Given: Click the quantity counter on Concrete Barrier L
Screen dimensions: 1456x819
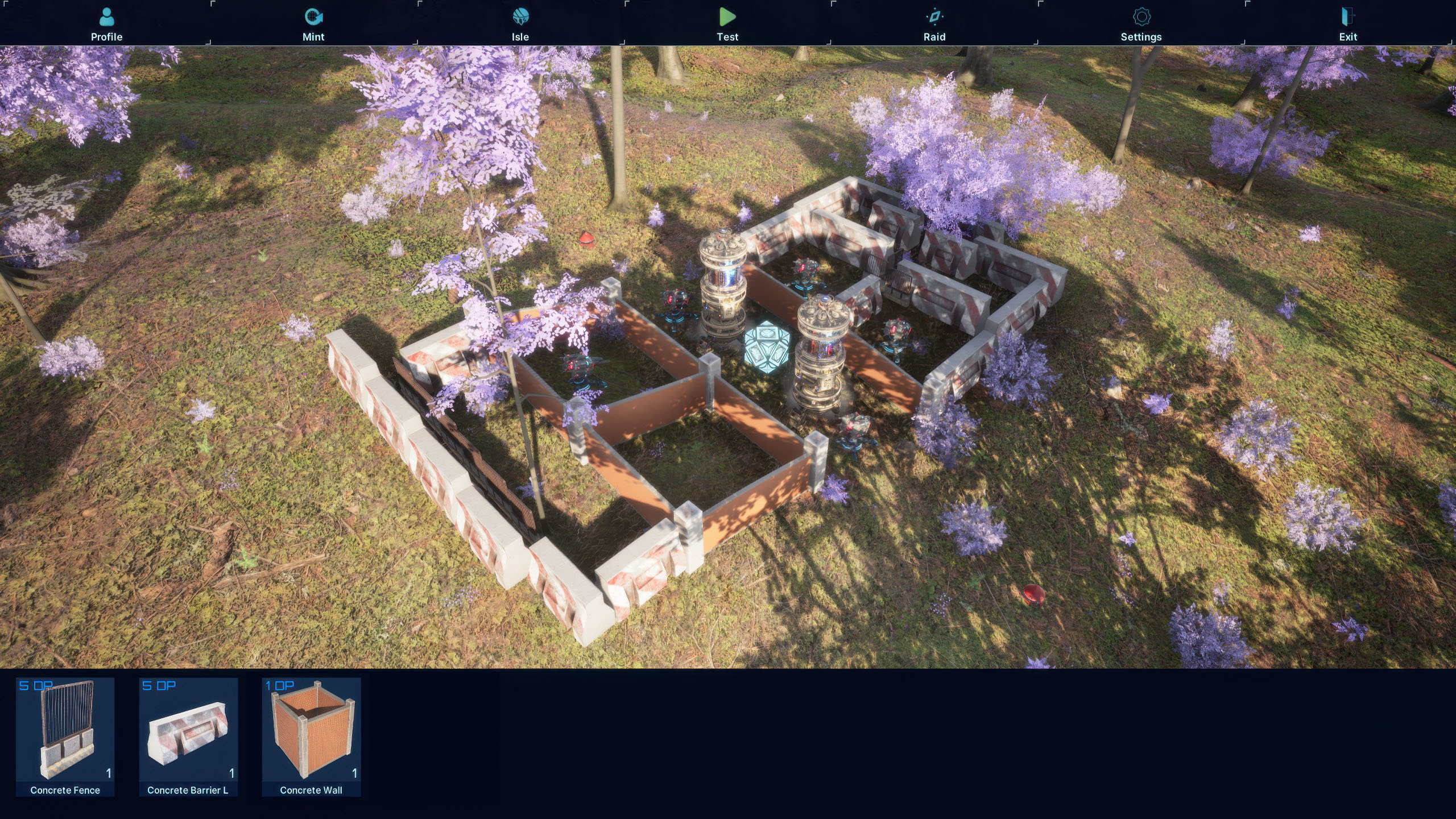Looking at the screenshot, I should point(231,773).
